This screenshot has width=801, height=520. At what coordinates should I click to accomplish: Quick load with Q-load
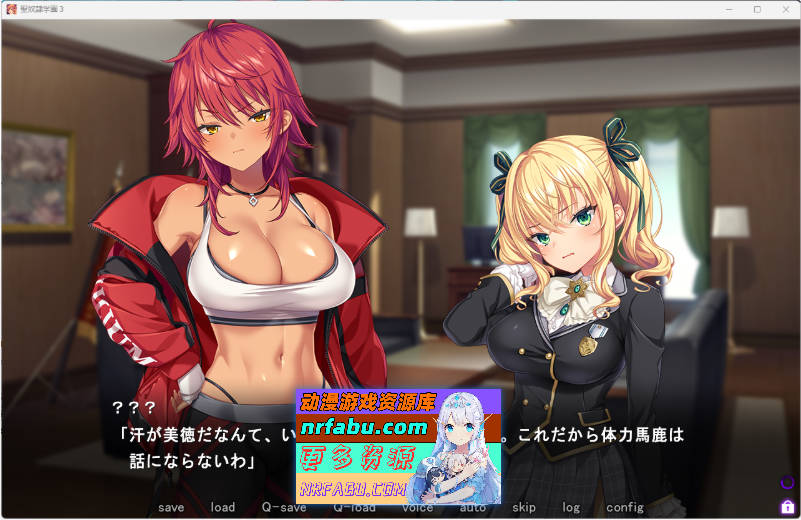point(354,507)
